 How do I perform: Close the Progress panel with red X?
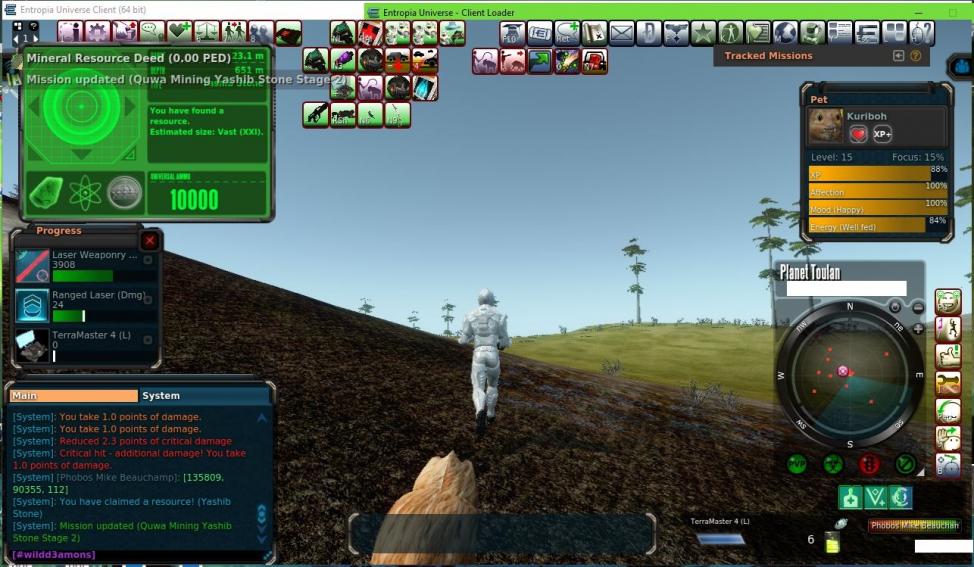pyautogui.click(x=150, y=241)
